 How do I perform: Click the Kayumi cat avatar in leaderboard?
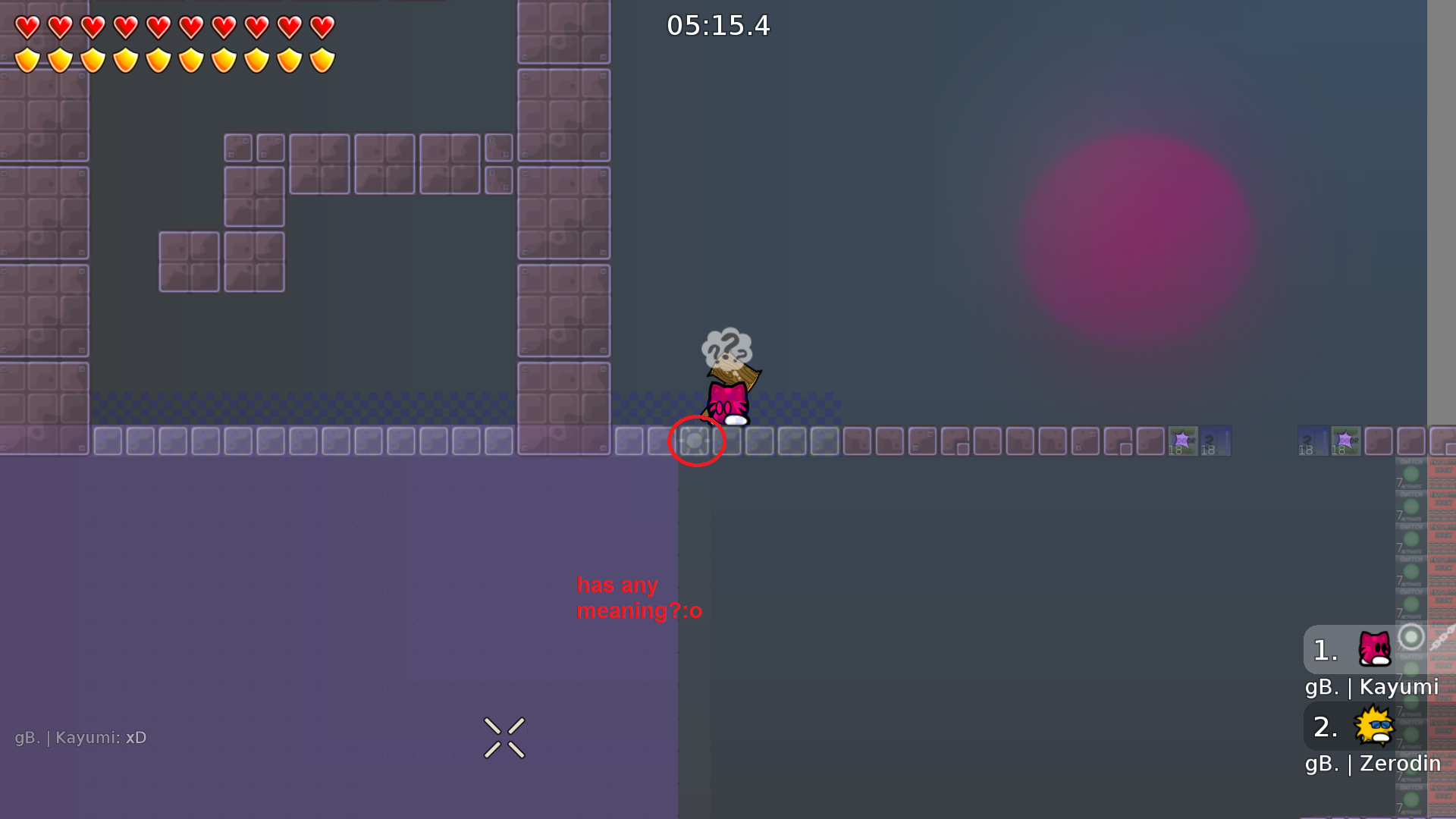tap(1374, 649)
